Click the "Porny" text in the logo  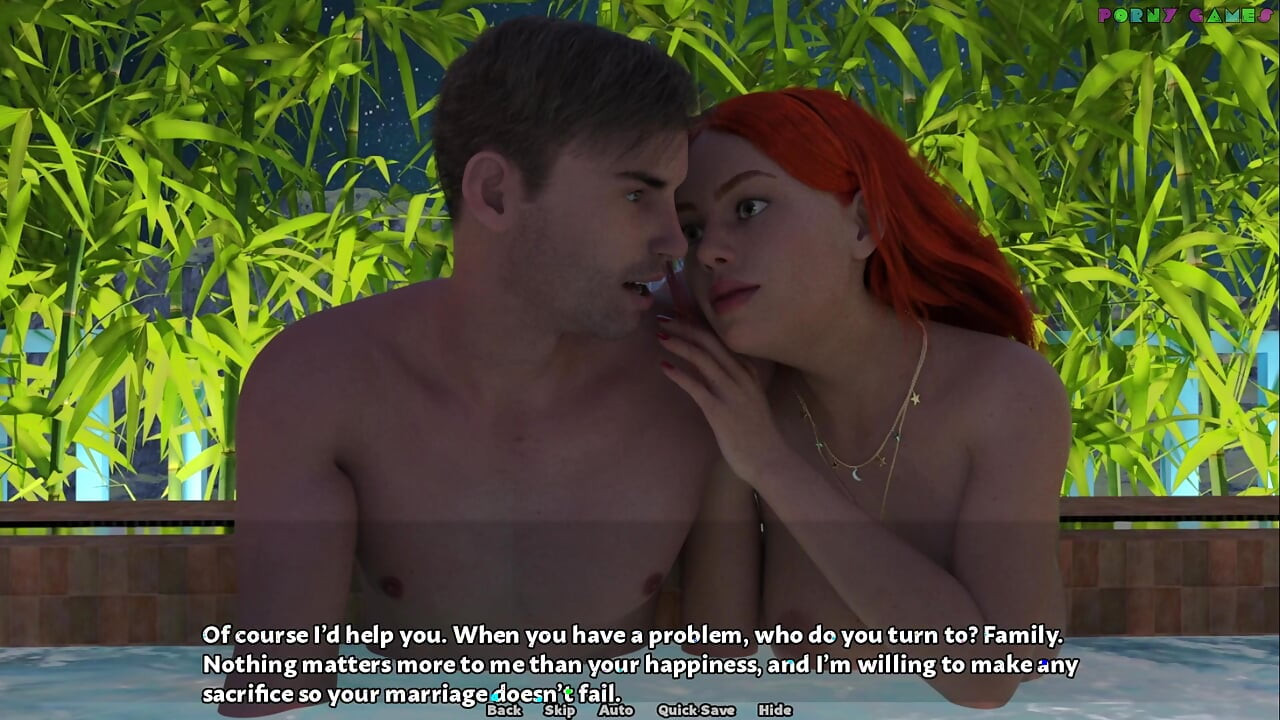click(x=1137, y=16)
